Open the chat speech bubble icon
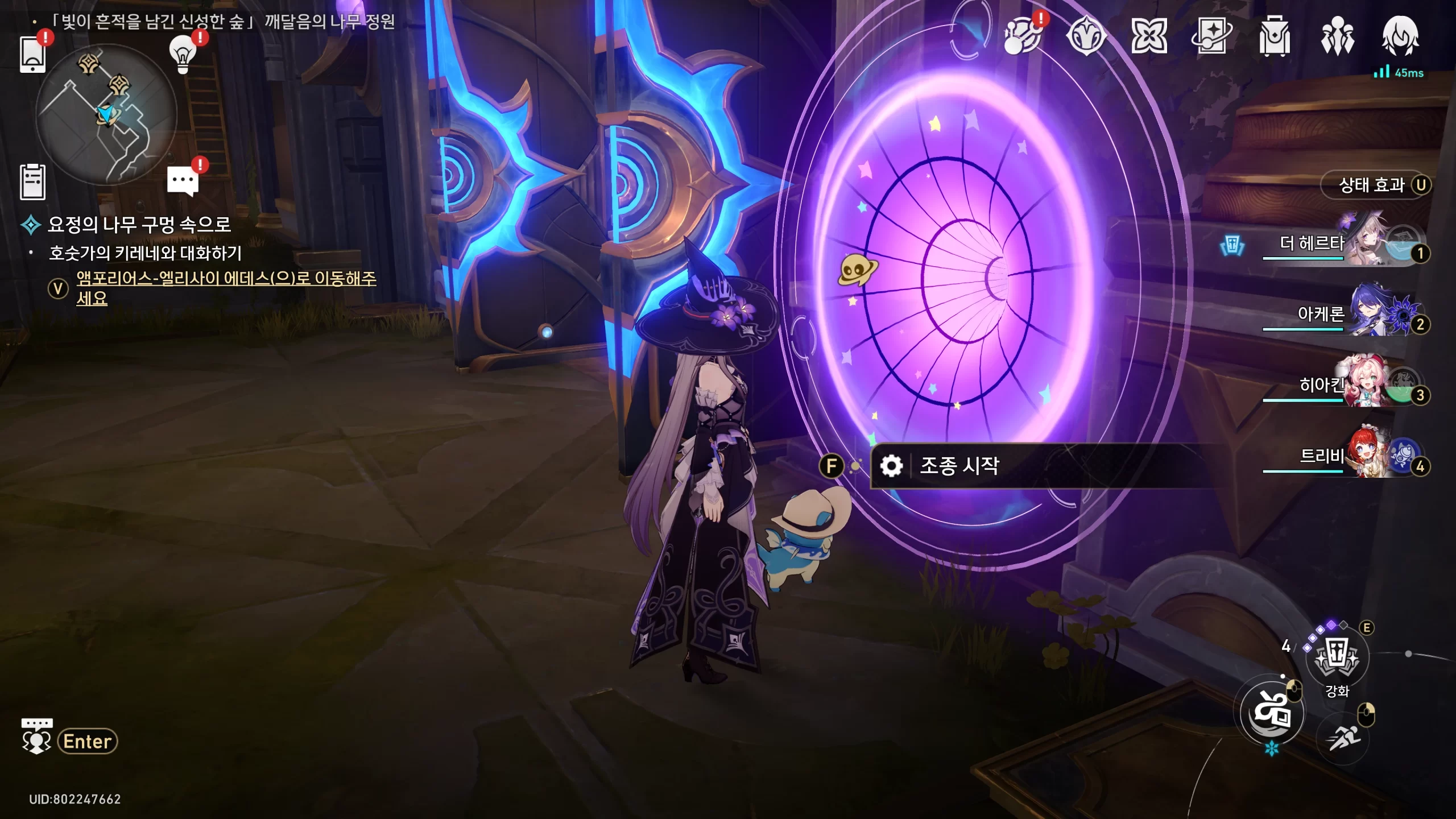 pyautogui.click(x=183, y=181)
